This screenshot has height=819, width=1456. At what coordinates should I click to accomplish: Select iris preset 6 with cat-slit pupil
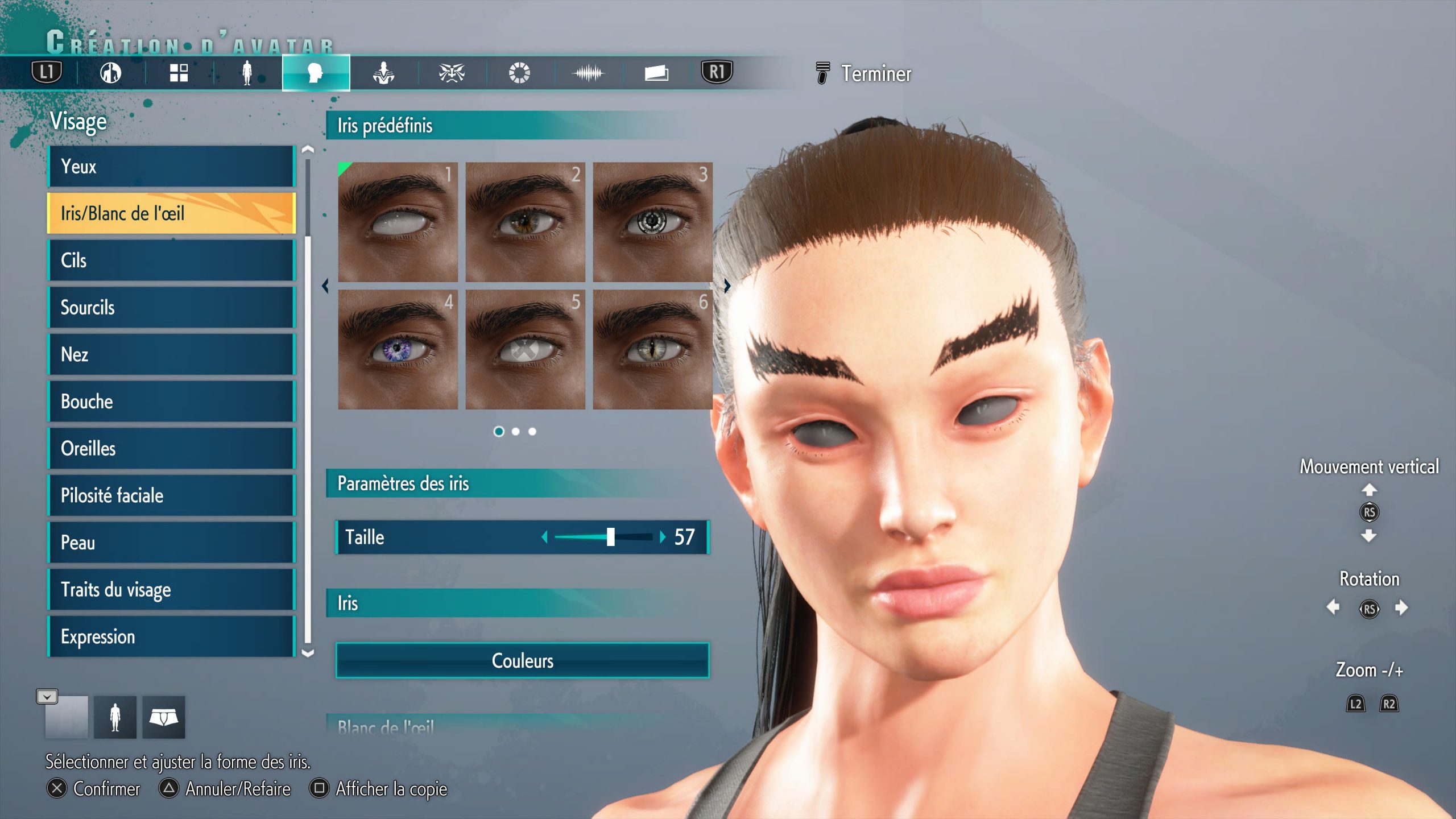point(652,349)
